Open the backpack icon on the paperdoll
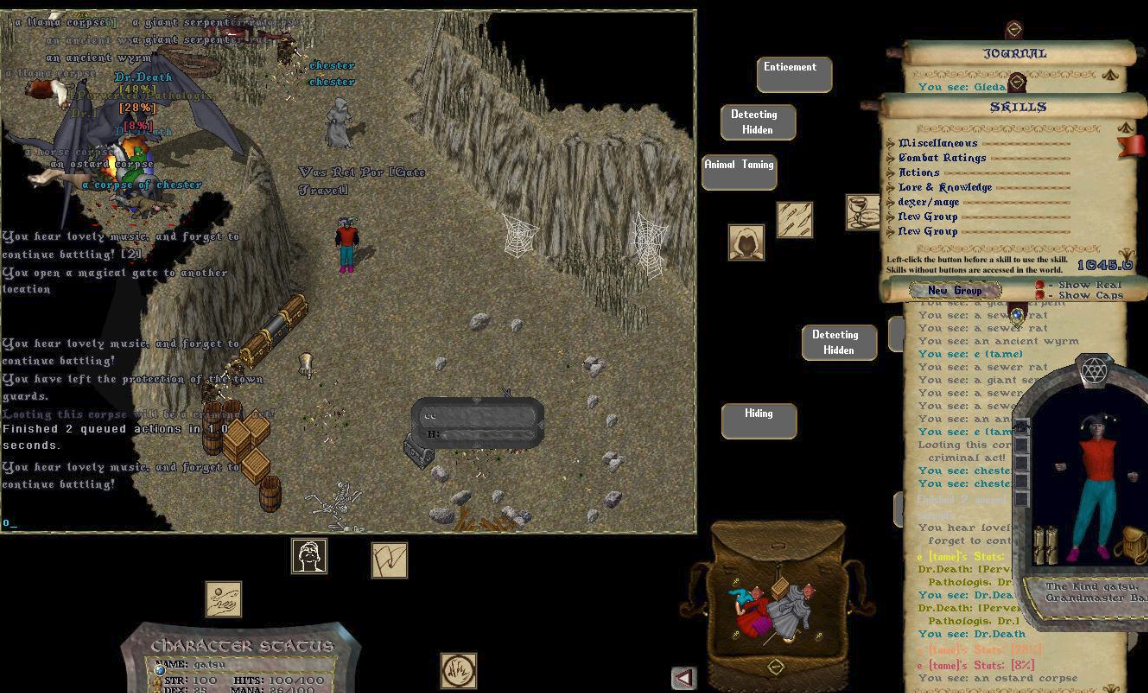Viewport: 1148px width, 693px height. 1131,545
